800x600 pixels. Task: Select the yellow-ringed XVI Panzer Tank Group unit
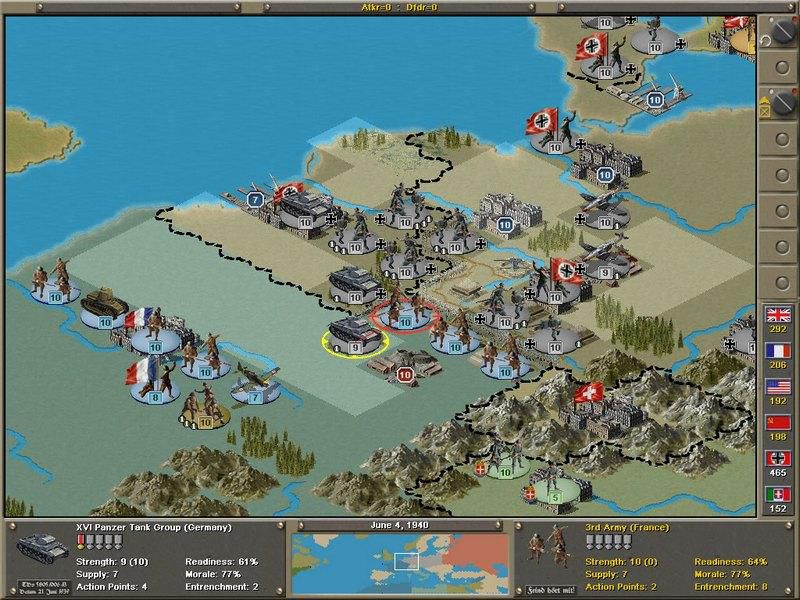click(x=354, y=335)
